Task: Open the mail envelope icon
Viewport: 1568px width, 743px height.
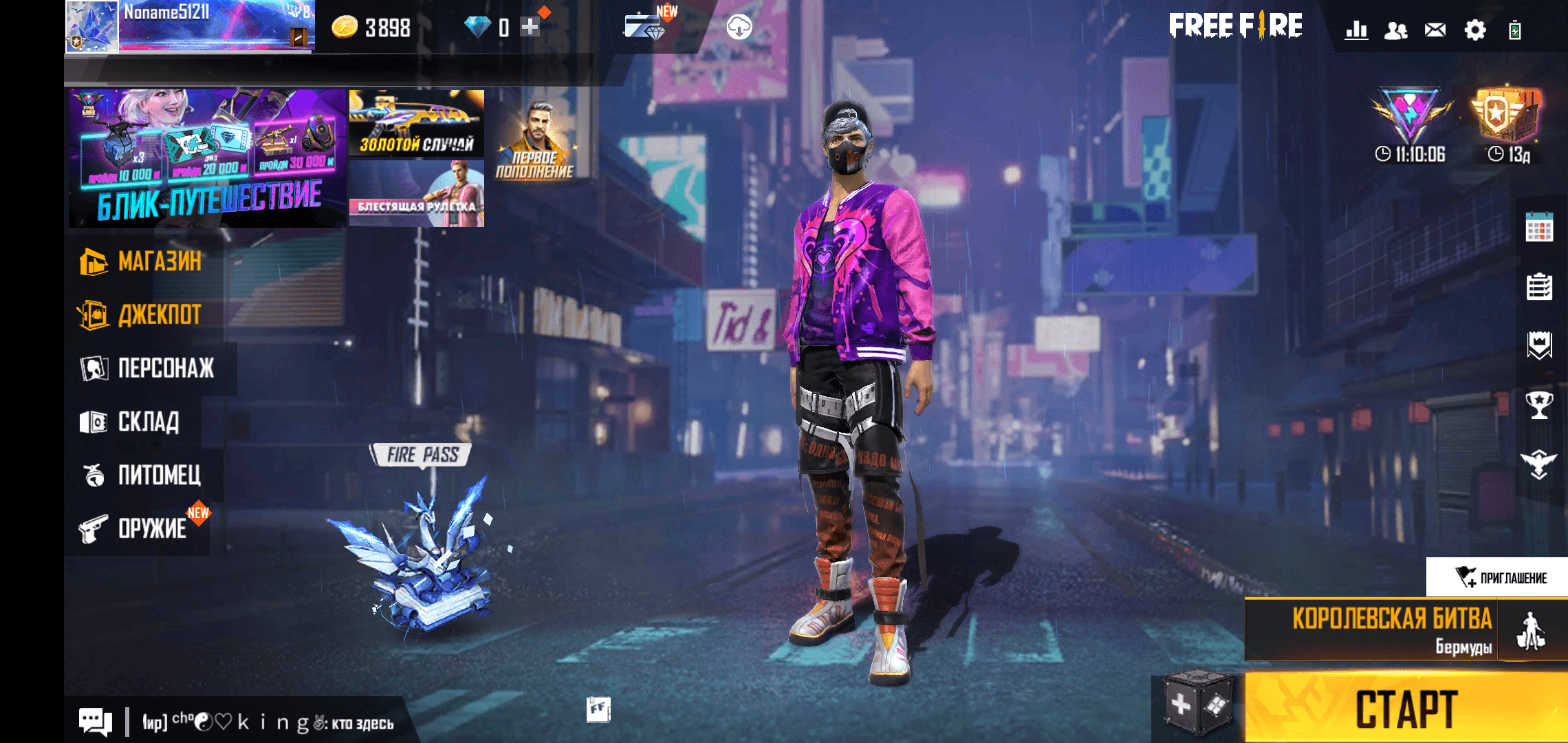Action: coord(1435,30)
